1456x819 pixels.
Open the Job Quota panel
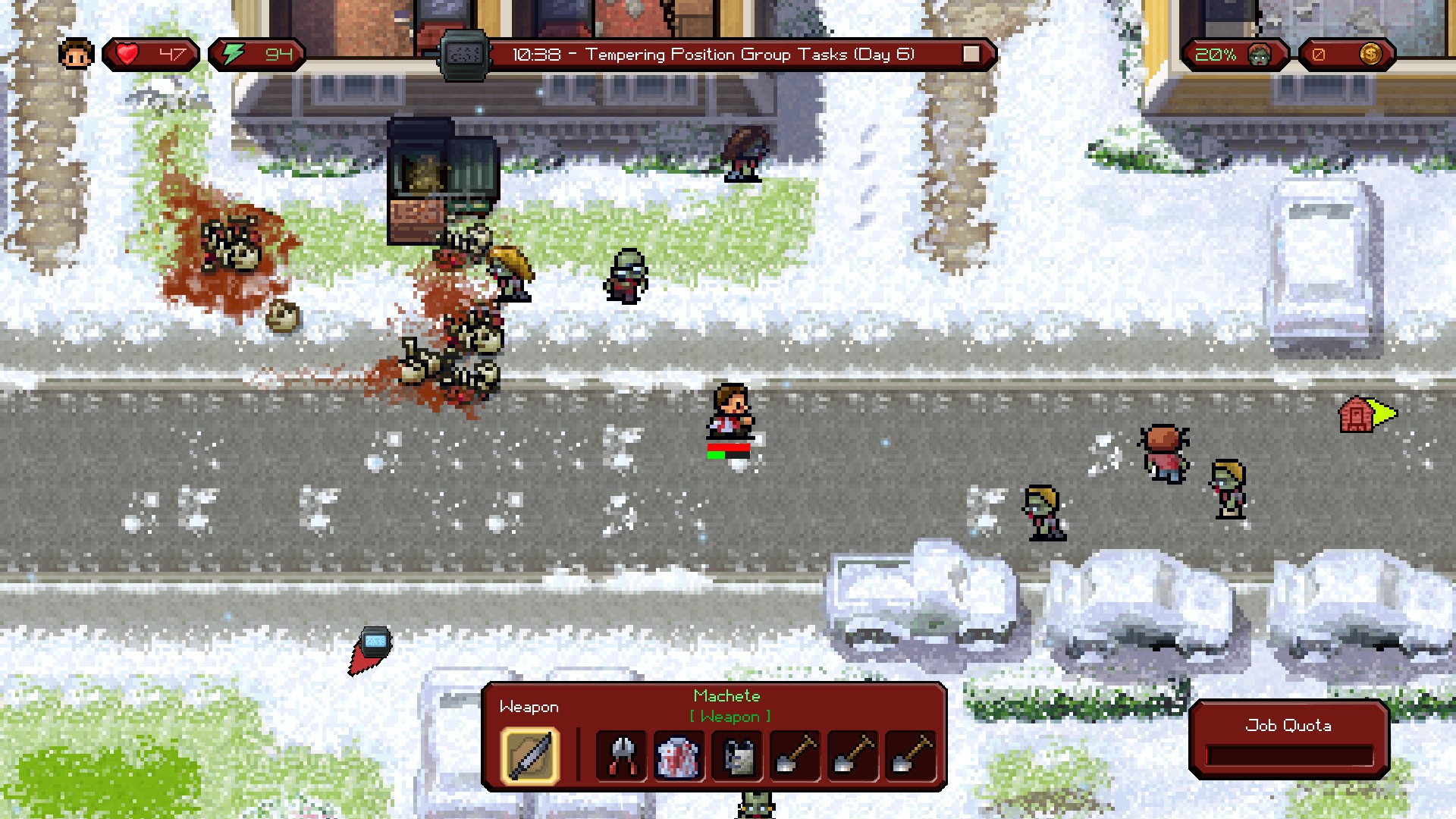(1289, 726)
